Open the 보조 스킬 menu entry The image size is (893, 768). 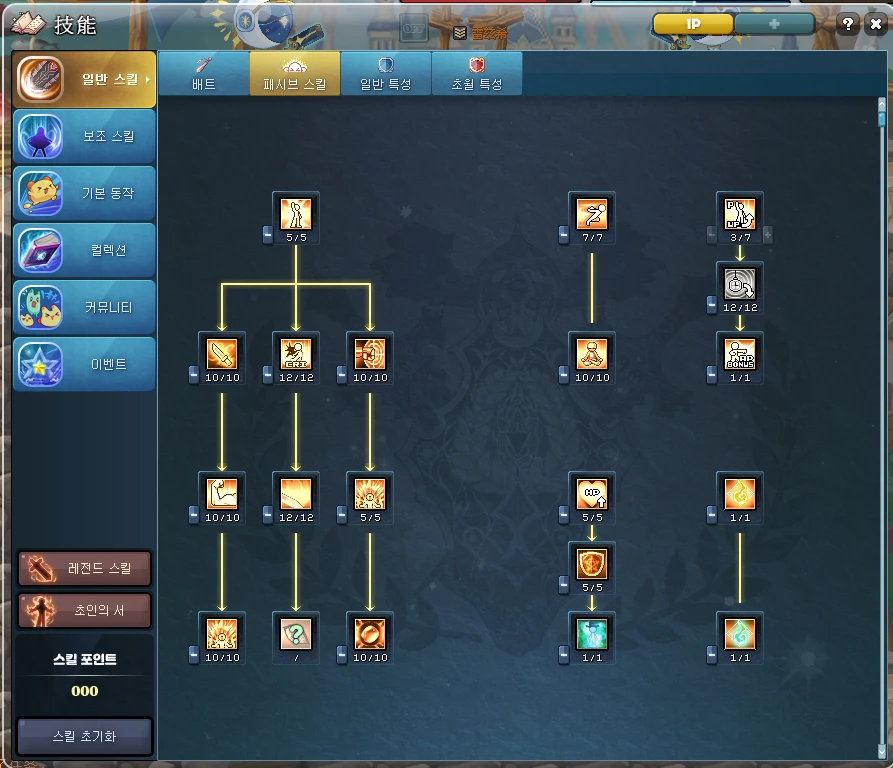pos(85,137)
